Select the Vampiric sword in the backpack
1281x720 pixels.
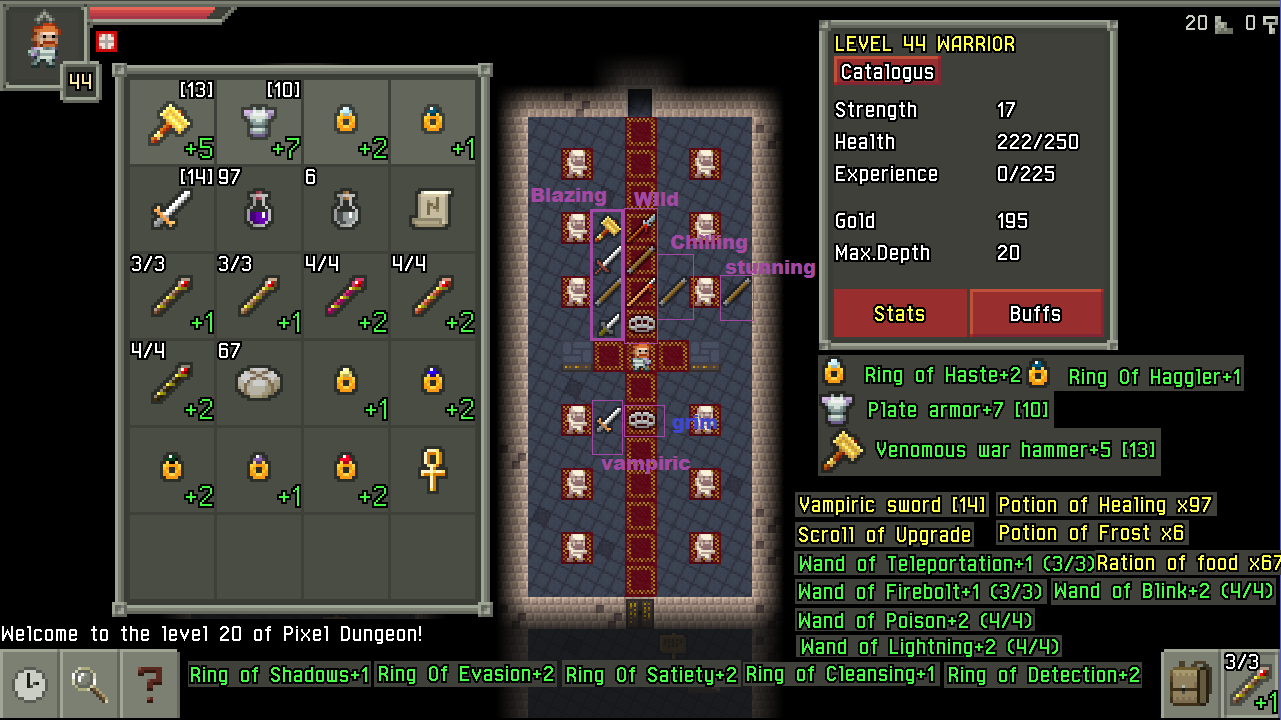click(x=173, y=210)
